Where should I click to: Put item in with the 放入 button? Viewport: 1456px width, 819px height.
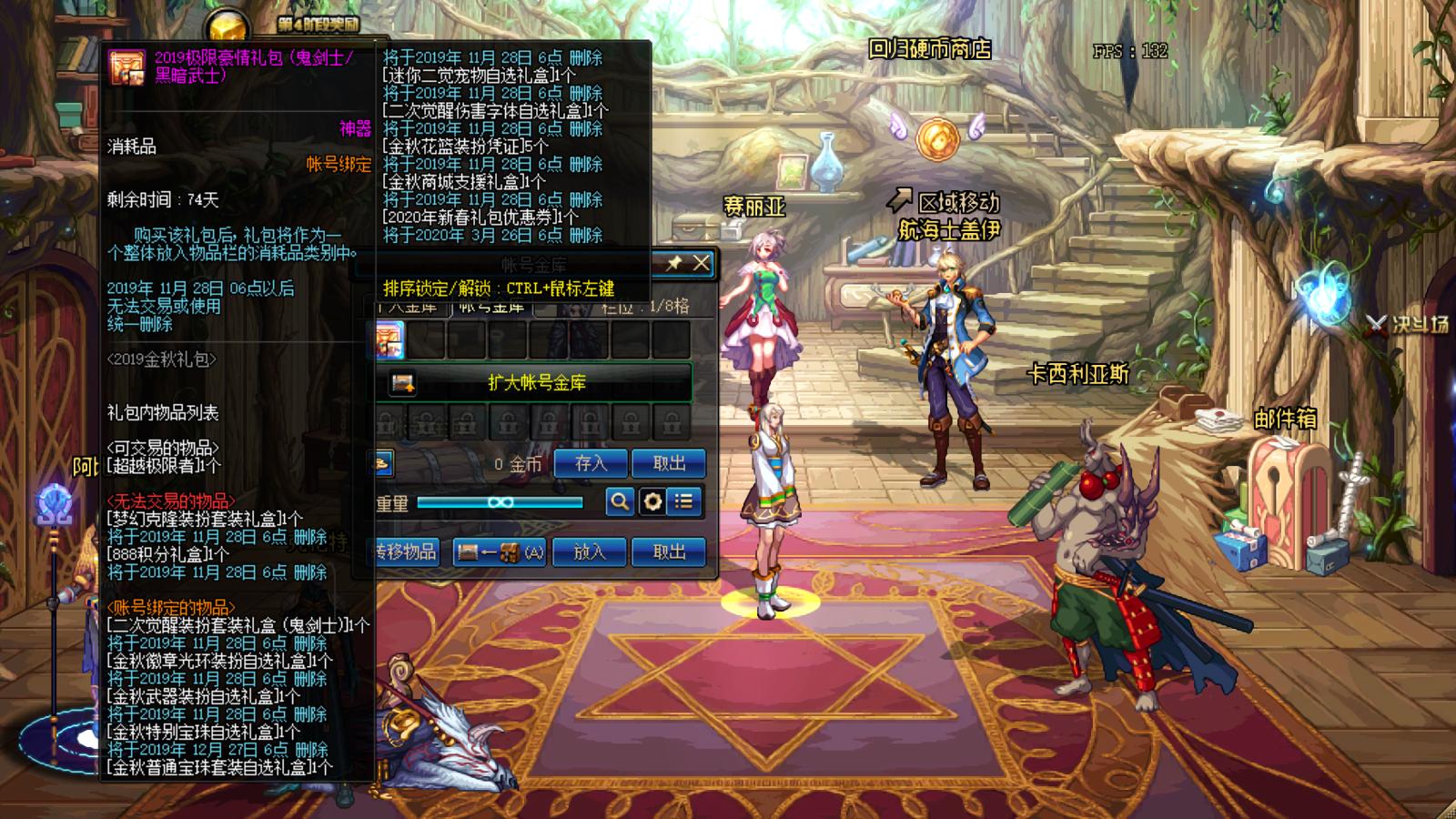coord(590,551)
